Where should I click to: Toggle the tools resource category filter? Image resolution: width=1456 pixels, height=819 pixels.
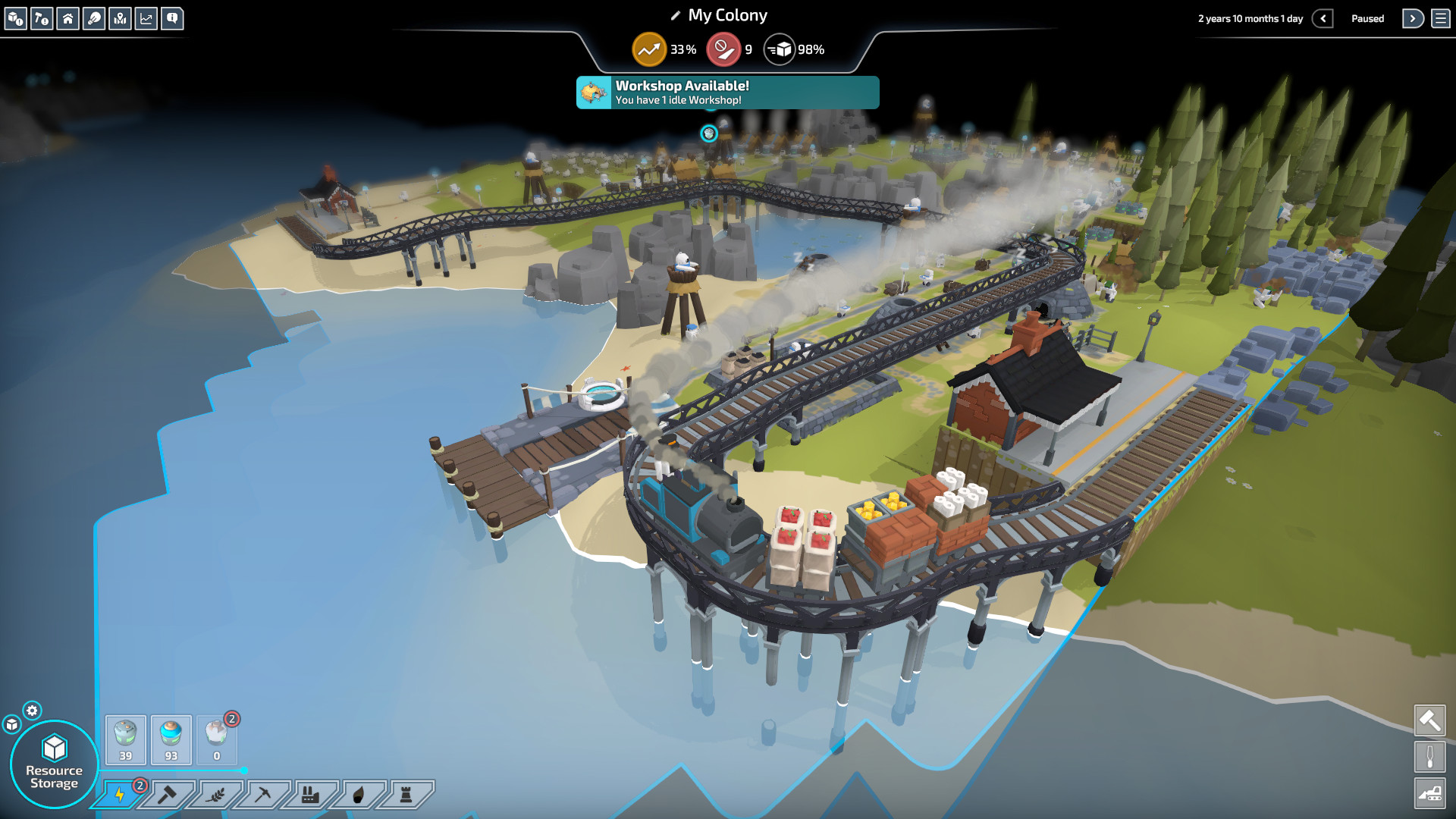(x=169, y=795)
